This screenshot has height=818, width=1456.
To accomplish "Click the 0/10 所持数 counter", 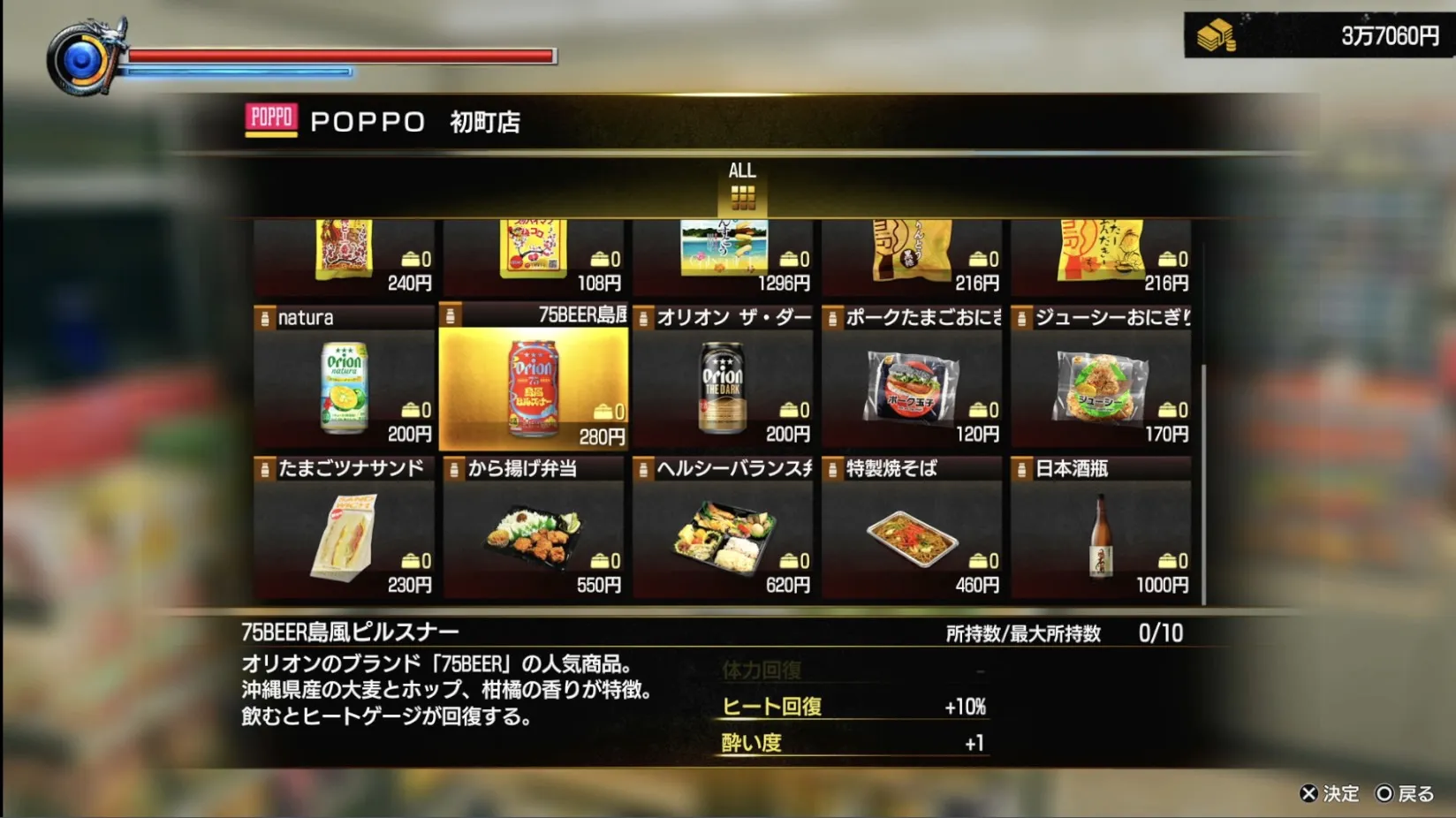I will click(1158, 633).
